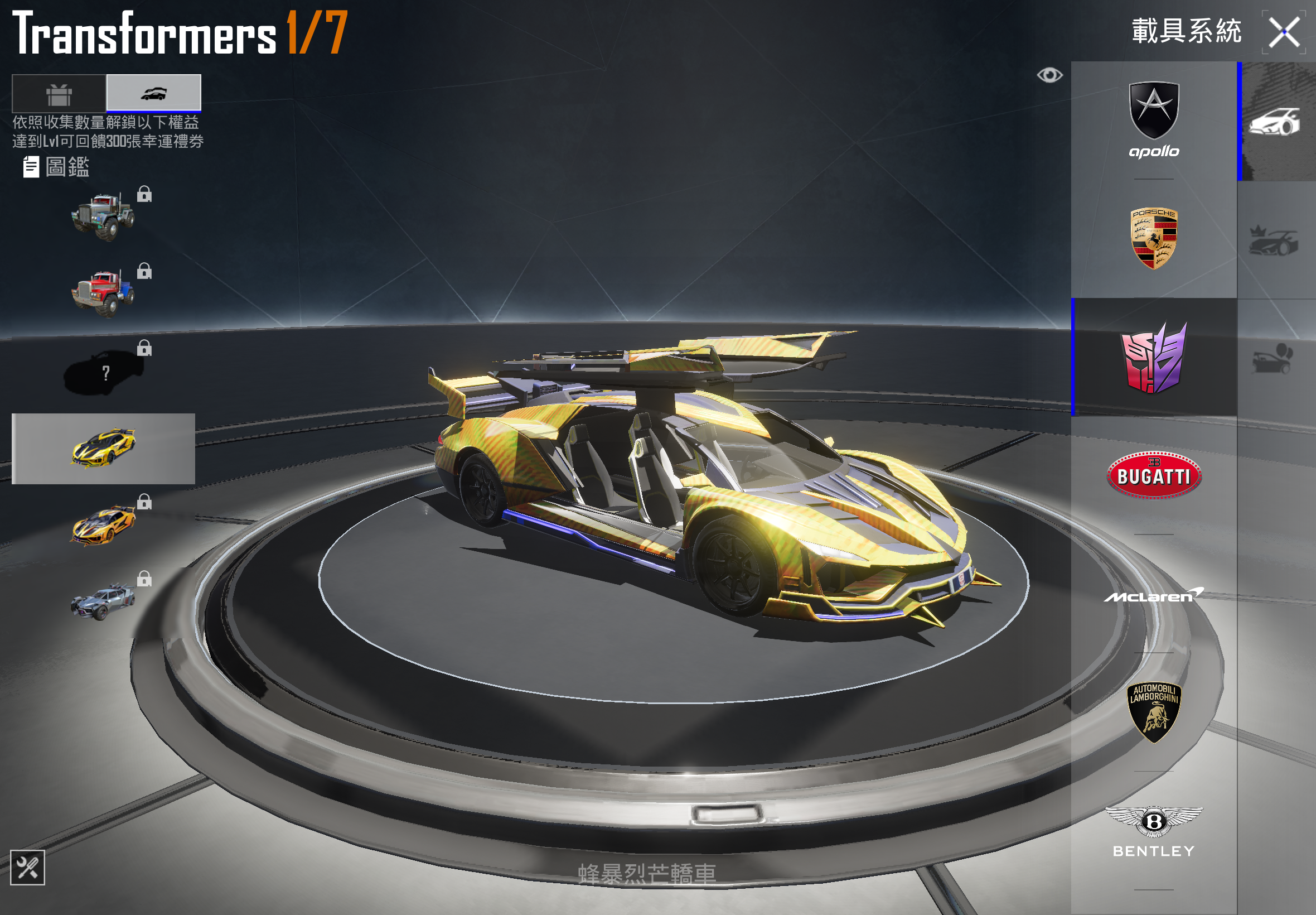Viewport: 1316px width, 915px height.
Task: Open the Bugatti brand collection
Action: coord(1153,475)
